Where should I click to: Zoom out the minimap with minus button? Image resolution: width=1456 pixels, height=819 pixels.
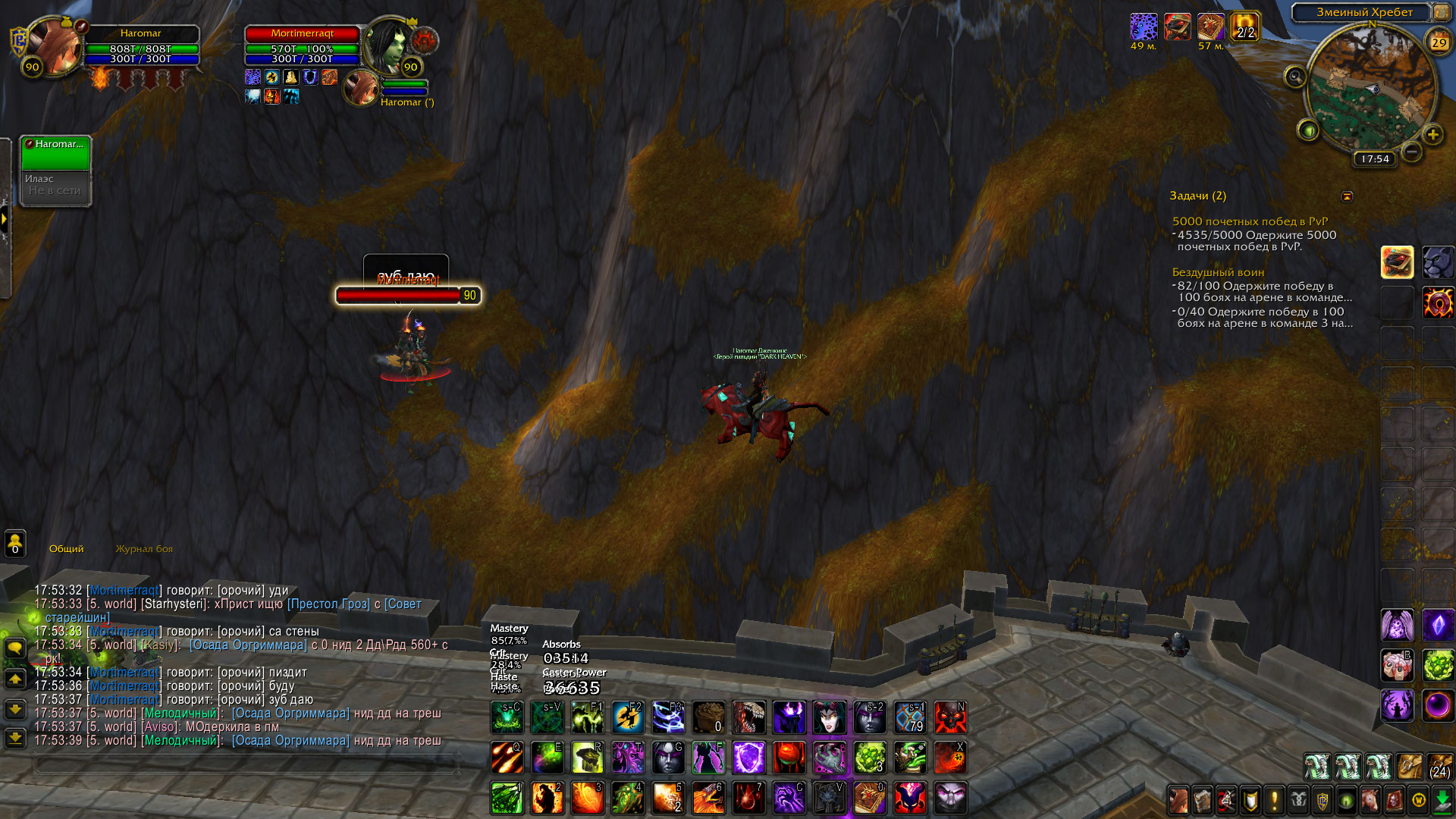pos(1411,152)
